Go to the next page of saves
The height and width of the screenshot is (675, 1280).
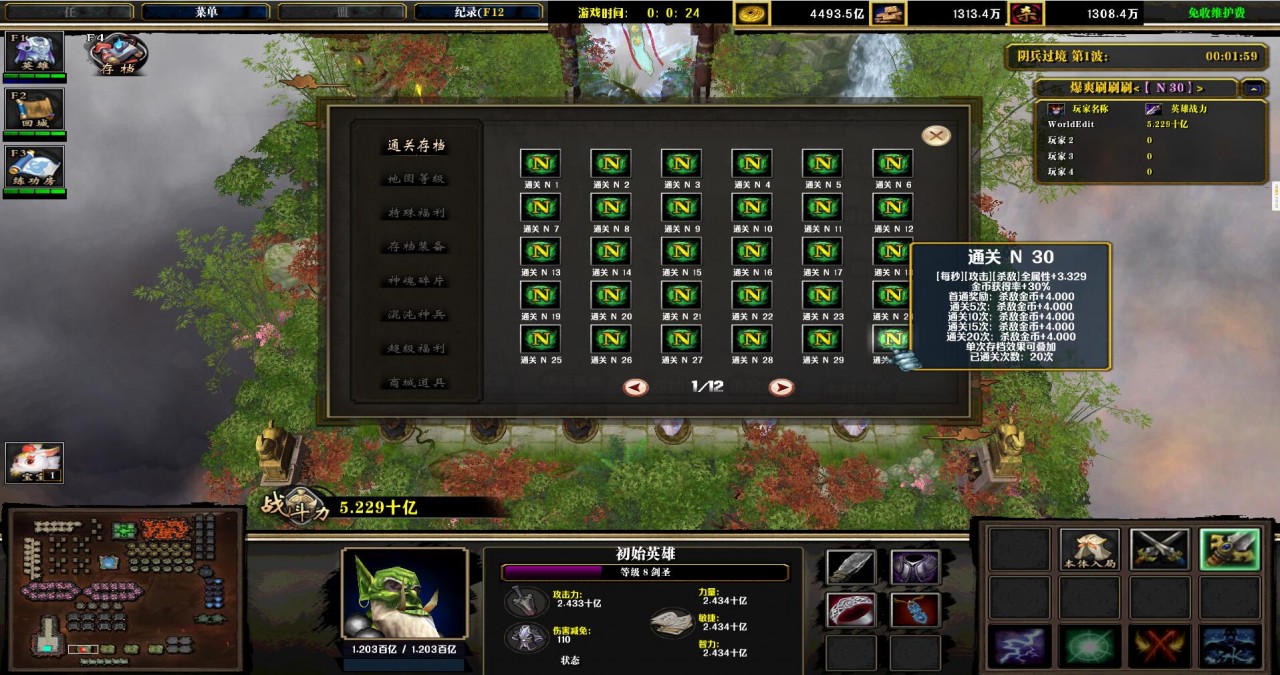781,387
